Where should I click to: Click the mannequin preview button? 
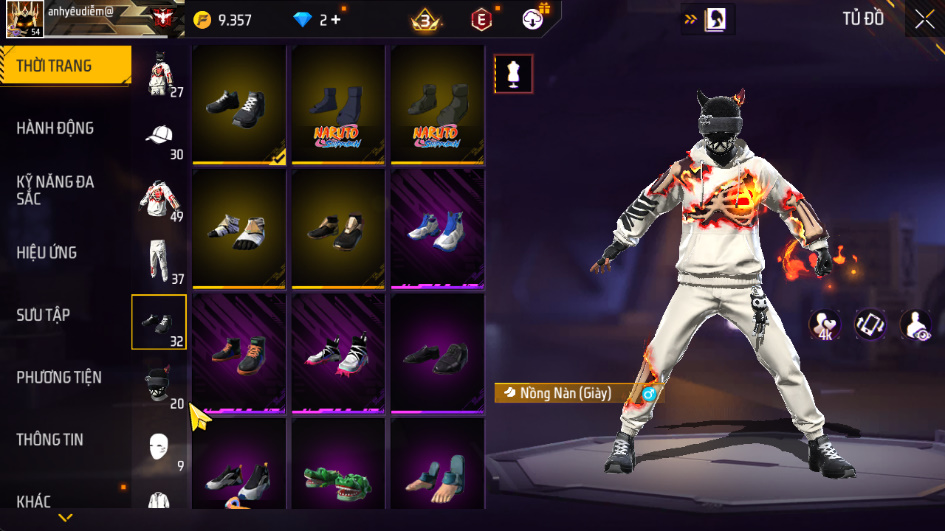(514, 73)
